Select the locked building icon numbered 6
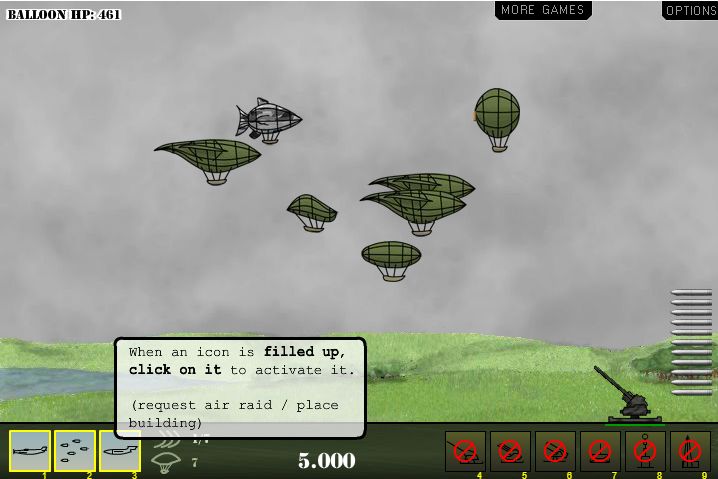This screenshot has height=479, width=718. tap(555, 451)
